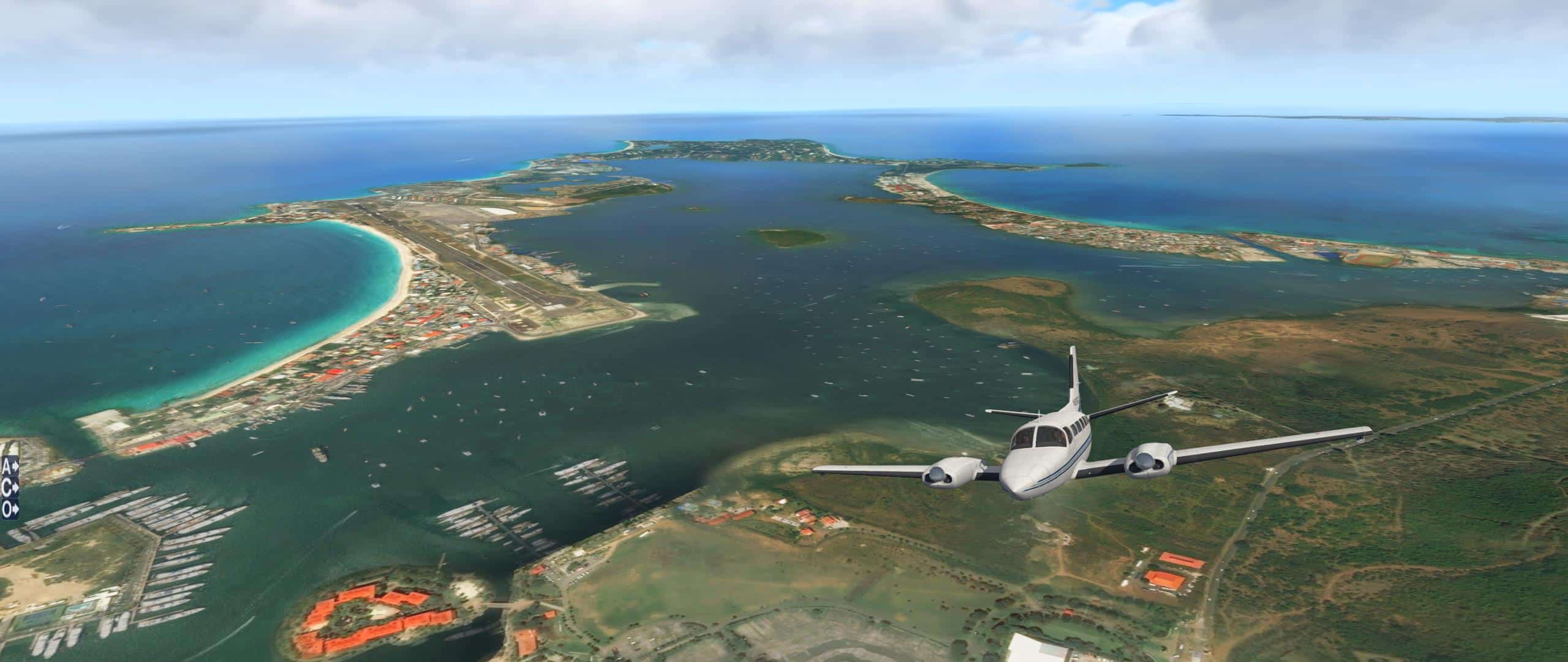
Task: Show the 'O' arrow side panel
Action: 9,508
